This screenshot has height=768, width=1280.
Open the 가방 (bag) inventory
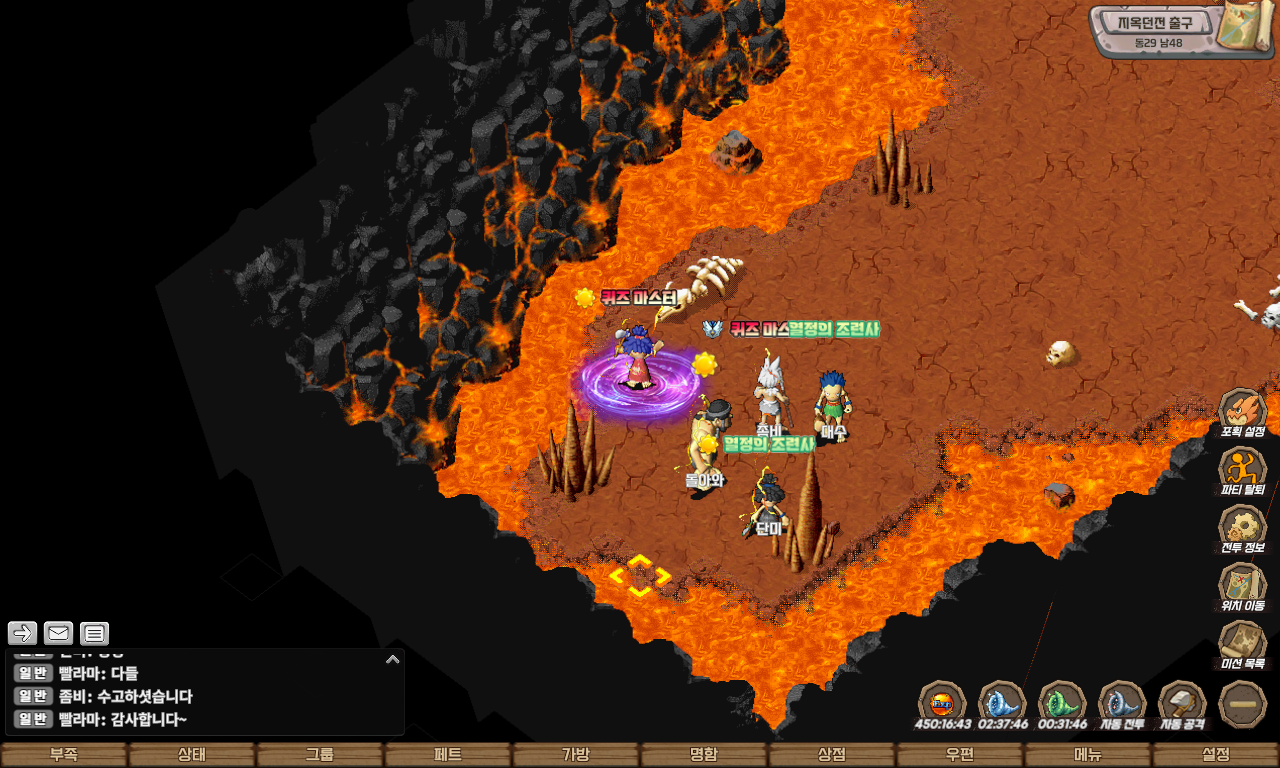576,755
